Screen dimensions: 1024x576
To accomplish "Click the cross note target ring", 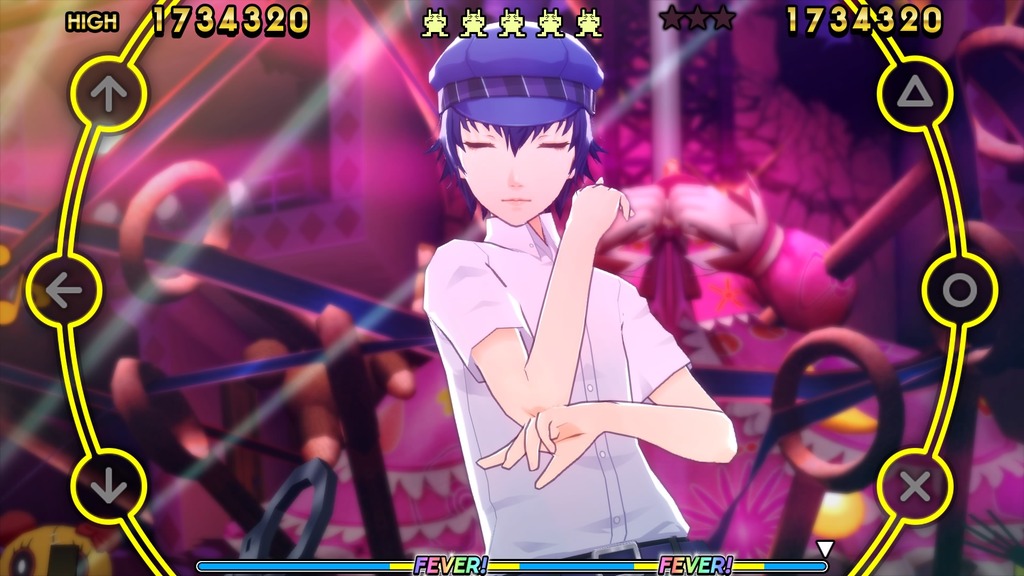I will [x=915, y=487].
